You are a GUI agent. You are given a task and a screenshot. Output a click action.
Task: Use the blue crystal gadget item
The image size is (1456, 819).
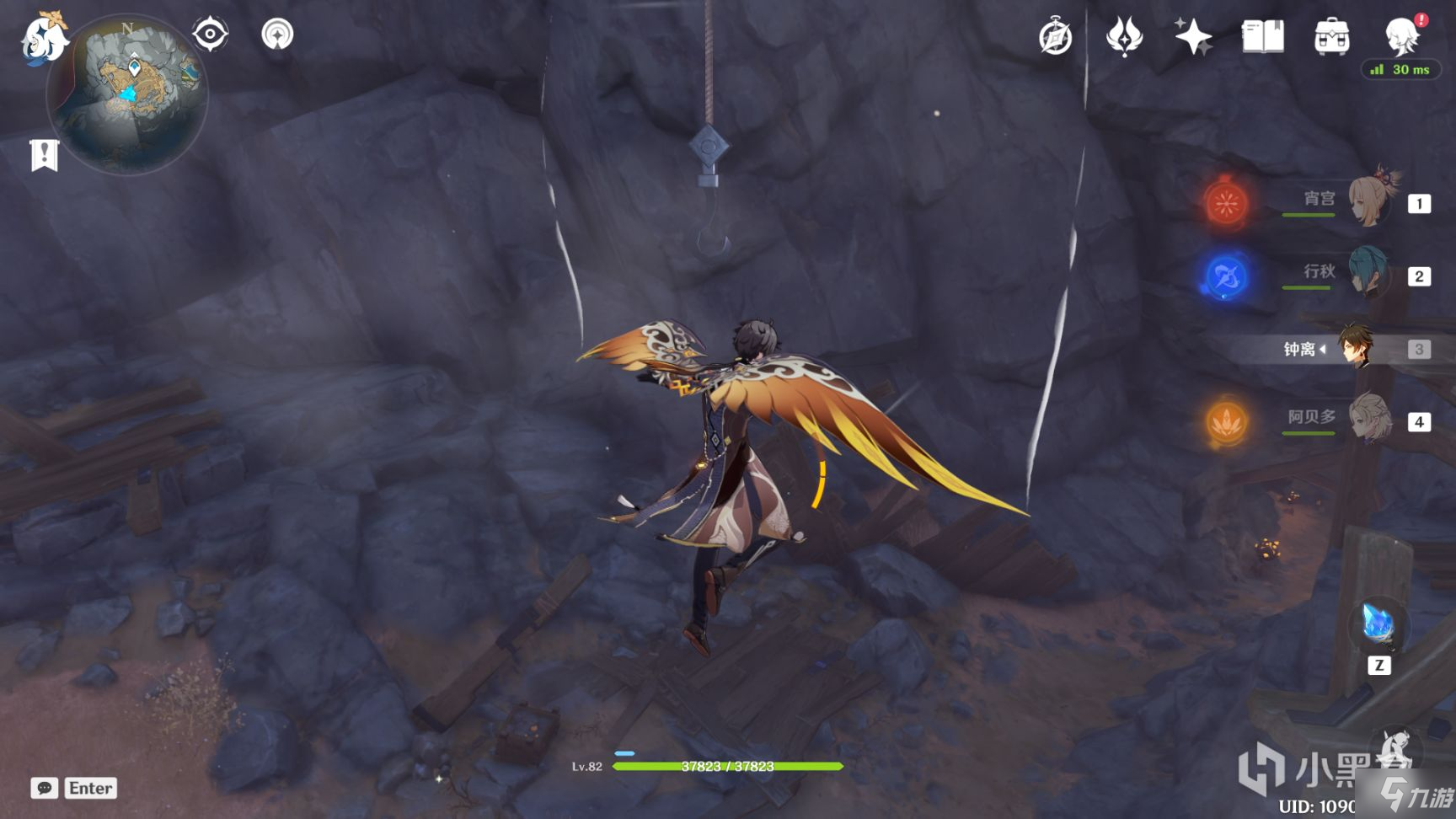click(1378, 625)
